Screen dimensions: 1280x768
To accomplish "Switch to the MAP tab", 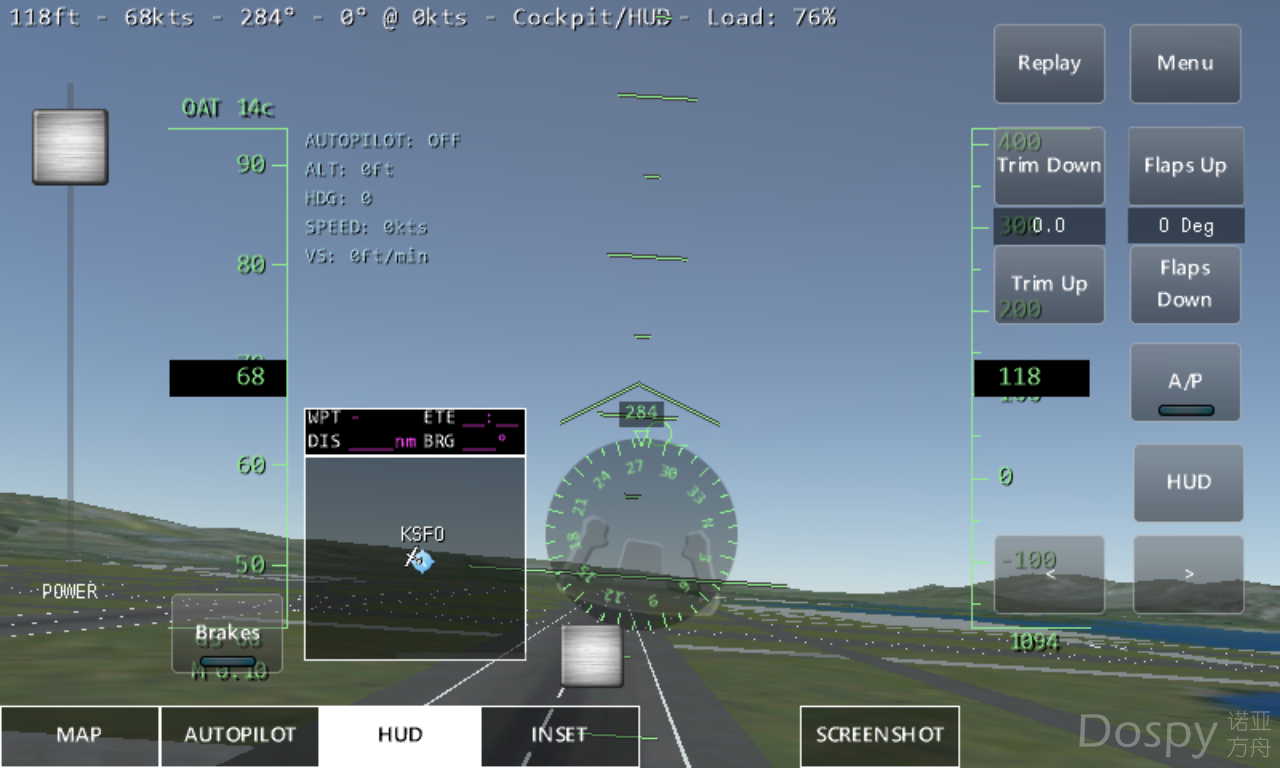I will pos(79,735).
